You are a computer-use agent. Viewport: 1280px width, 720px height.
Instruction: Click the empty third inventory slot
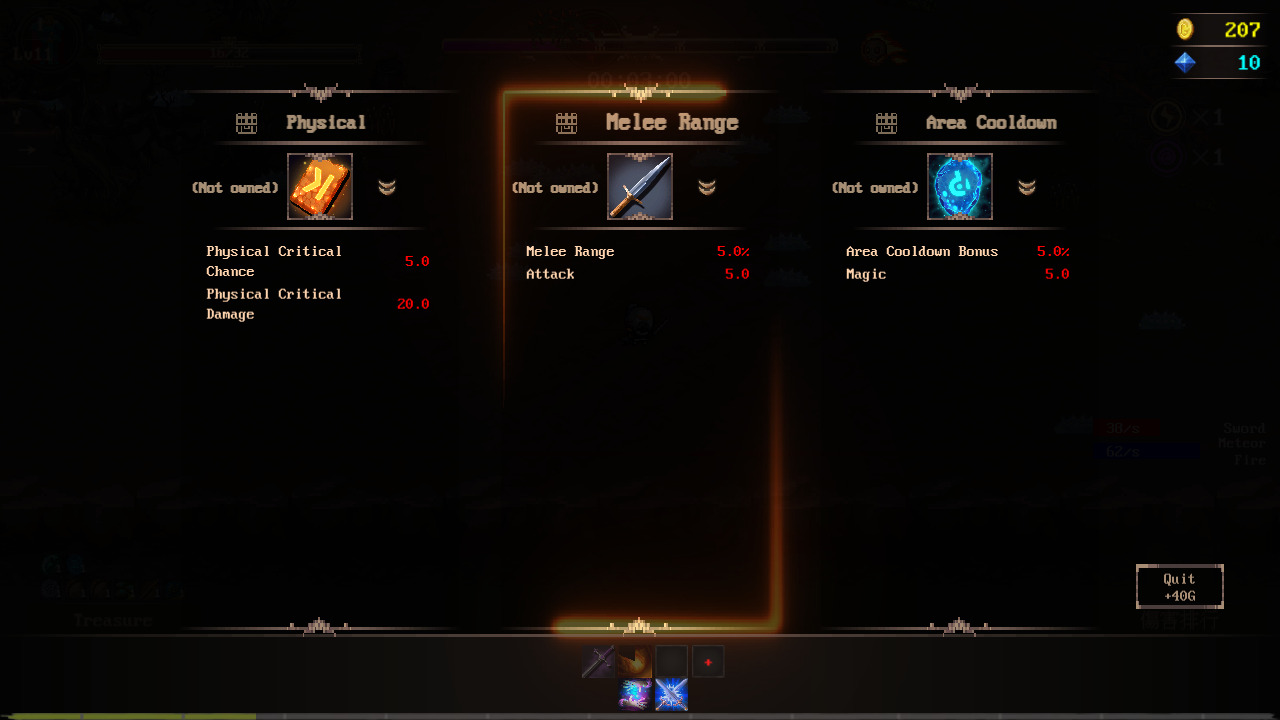pos(671,661)
